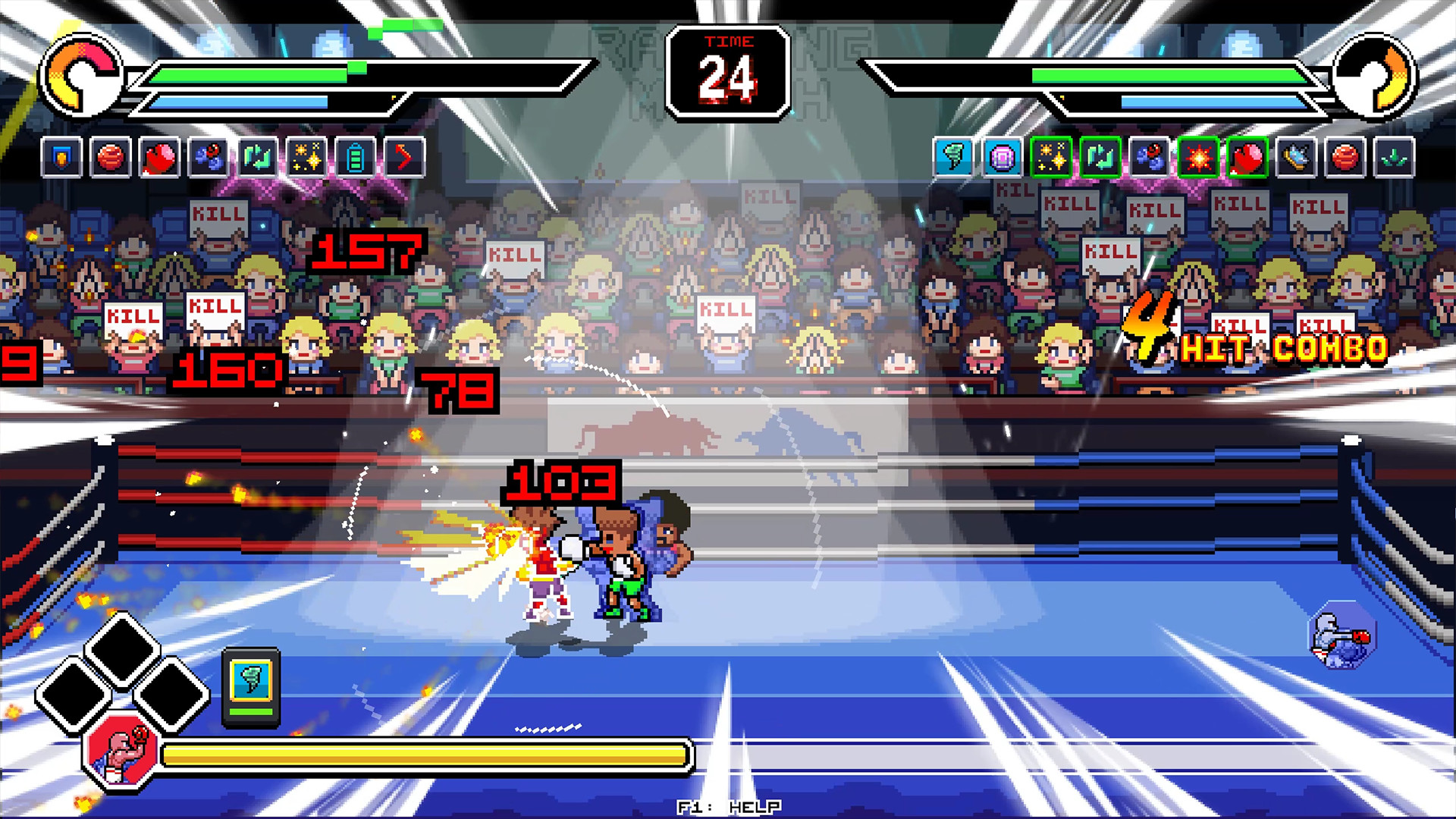Toggle the green-highlighted glove perk

coord(1247,158)
